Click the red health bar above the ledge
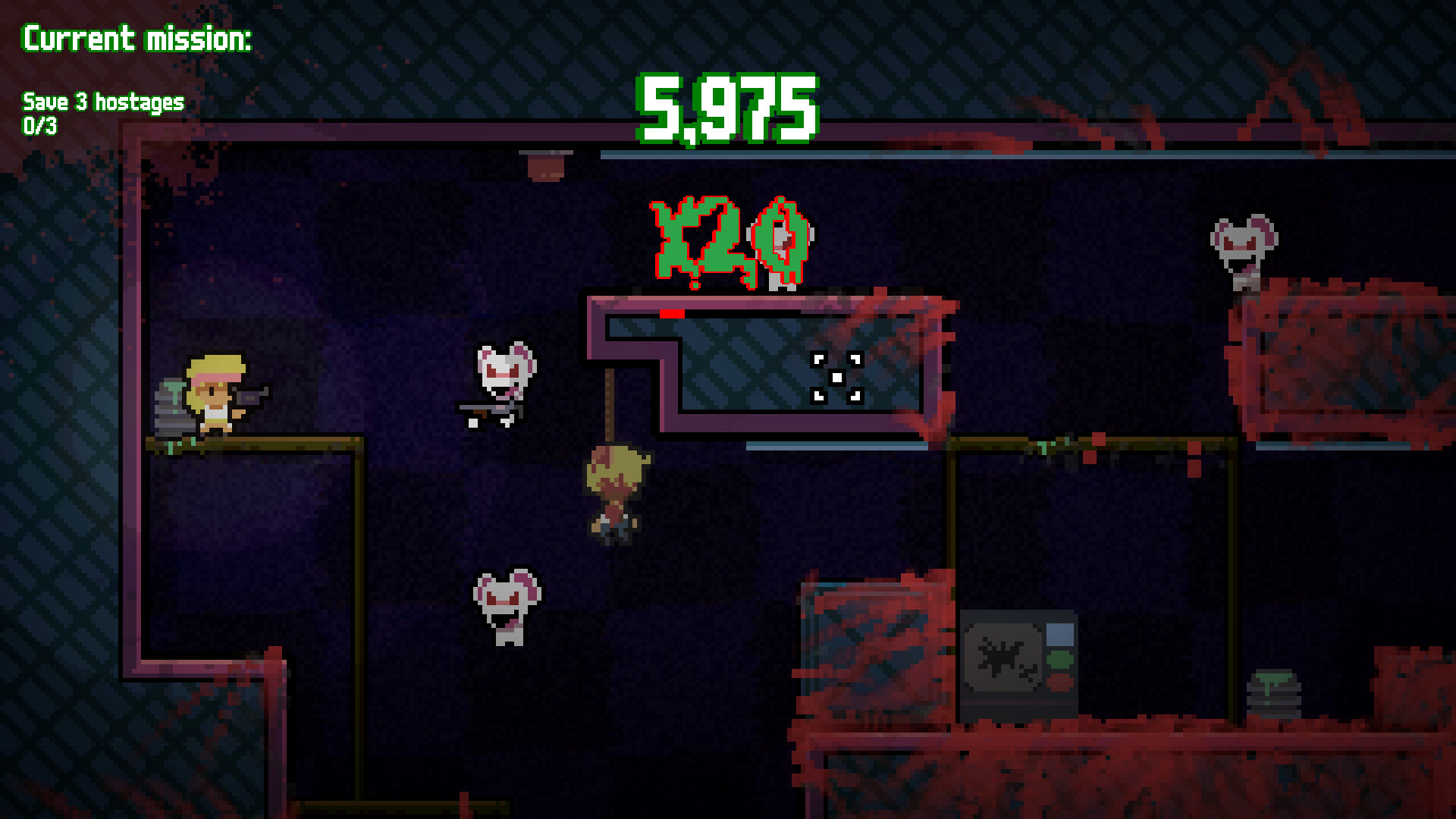 [671, 312]
